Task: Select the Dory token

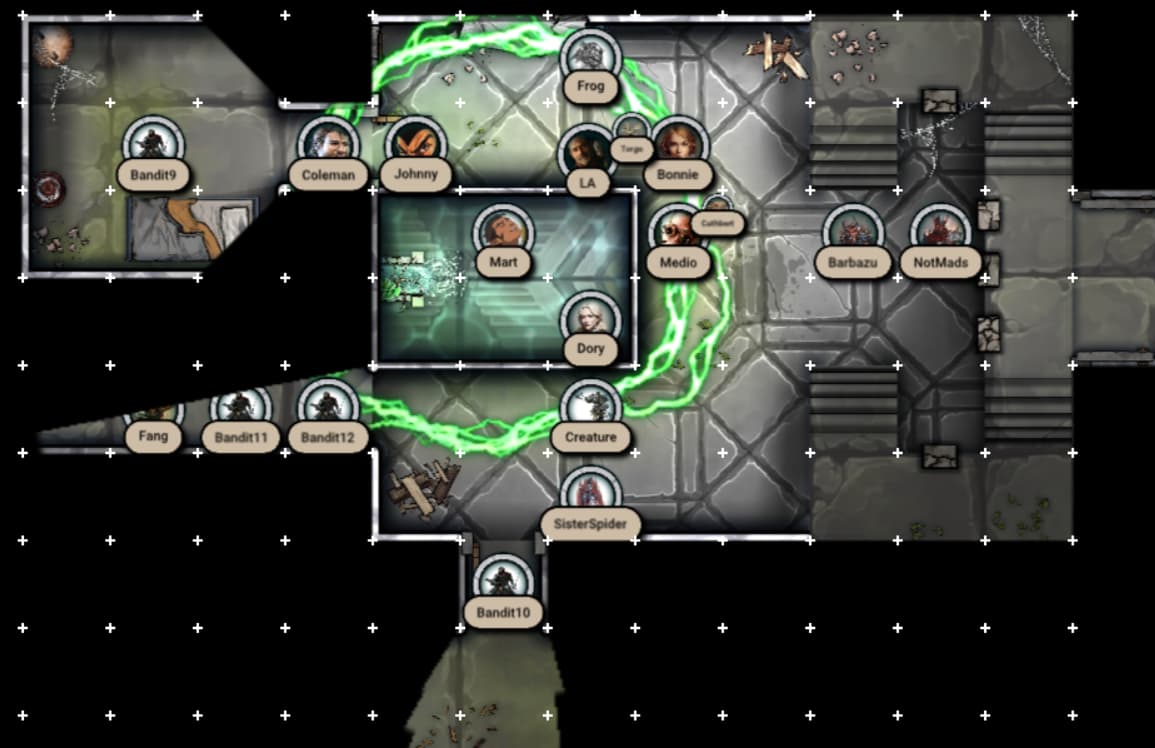Action: (x=590, y=321)
